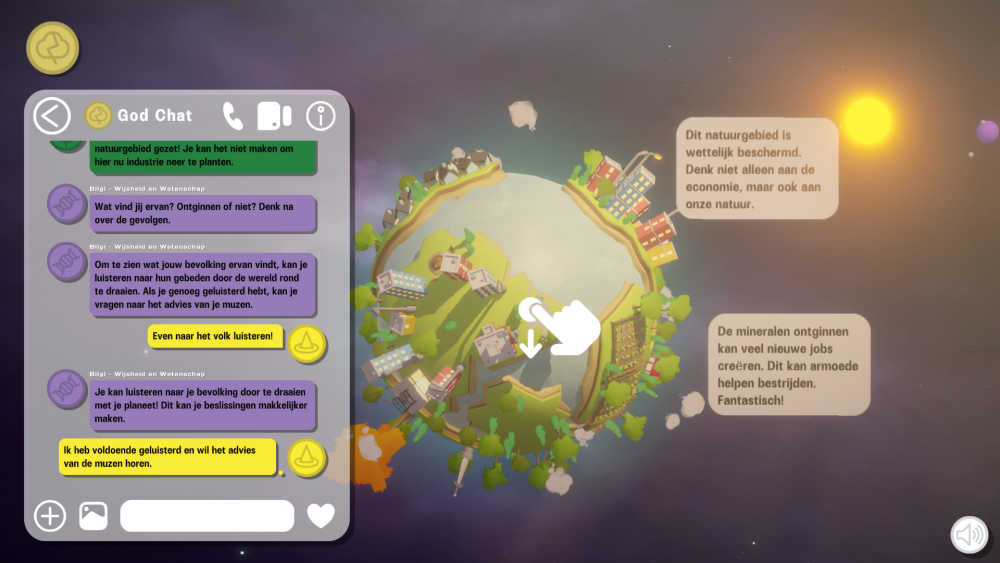This screenshot has width=1000, height=563.
Task: Start a video call in God Chat
Action: [x=274, y=116]
